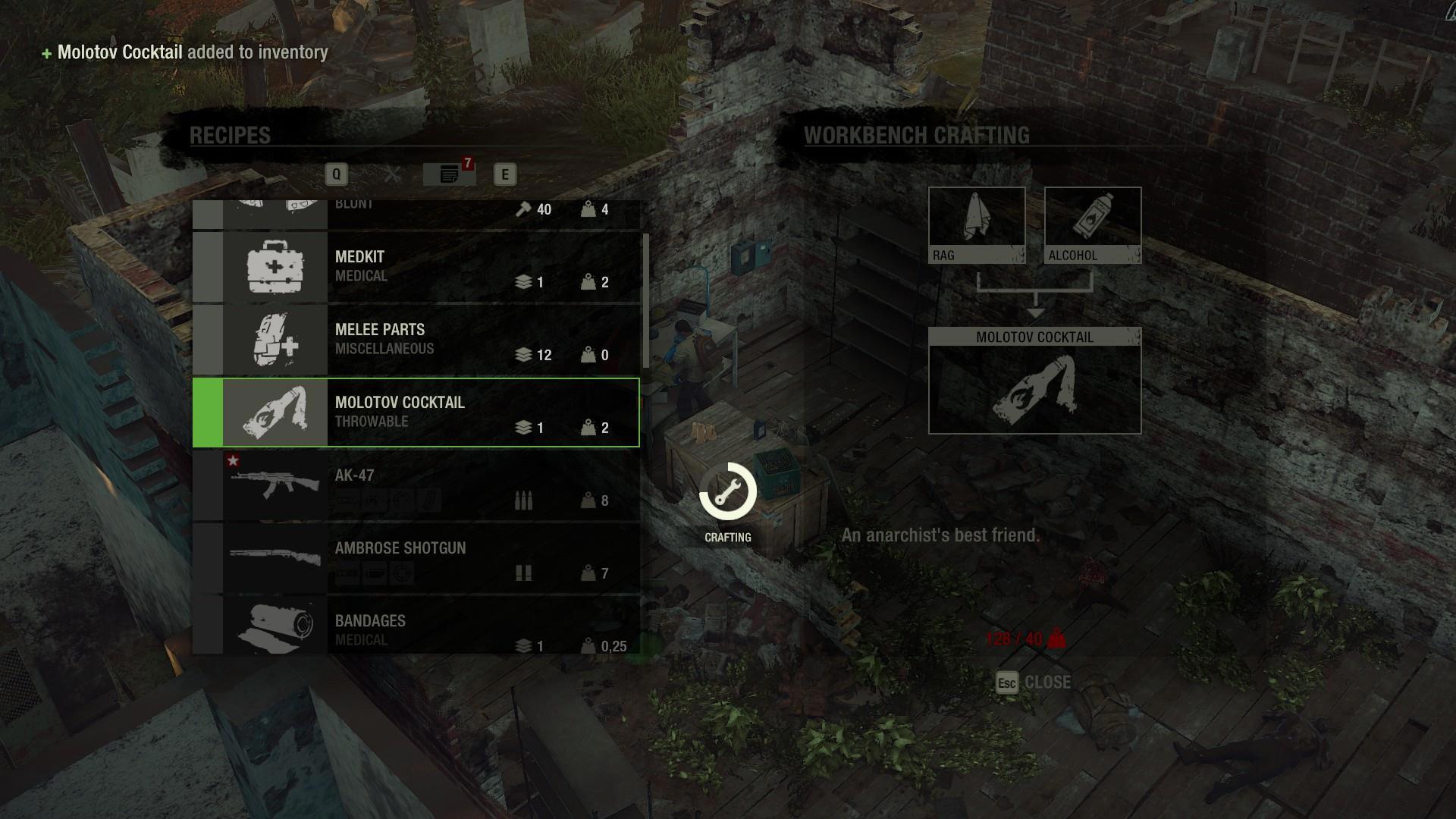Select the Medkit recipe
Viewport: 1456px width, 819px height.
tap(416, 267)
